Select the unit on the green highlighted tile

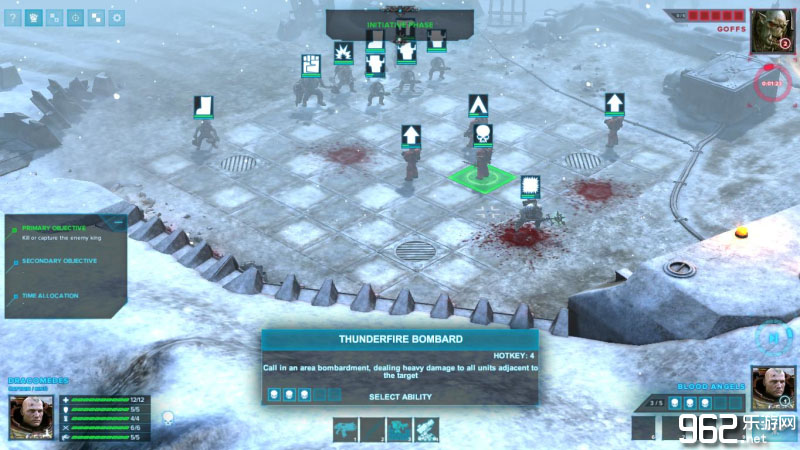[x=481, y=164]
